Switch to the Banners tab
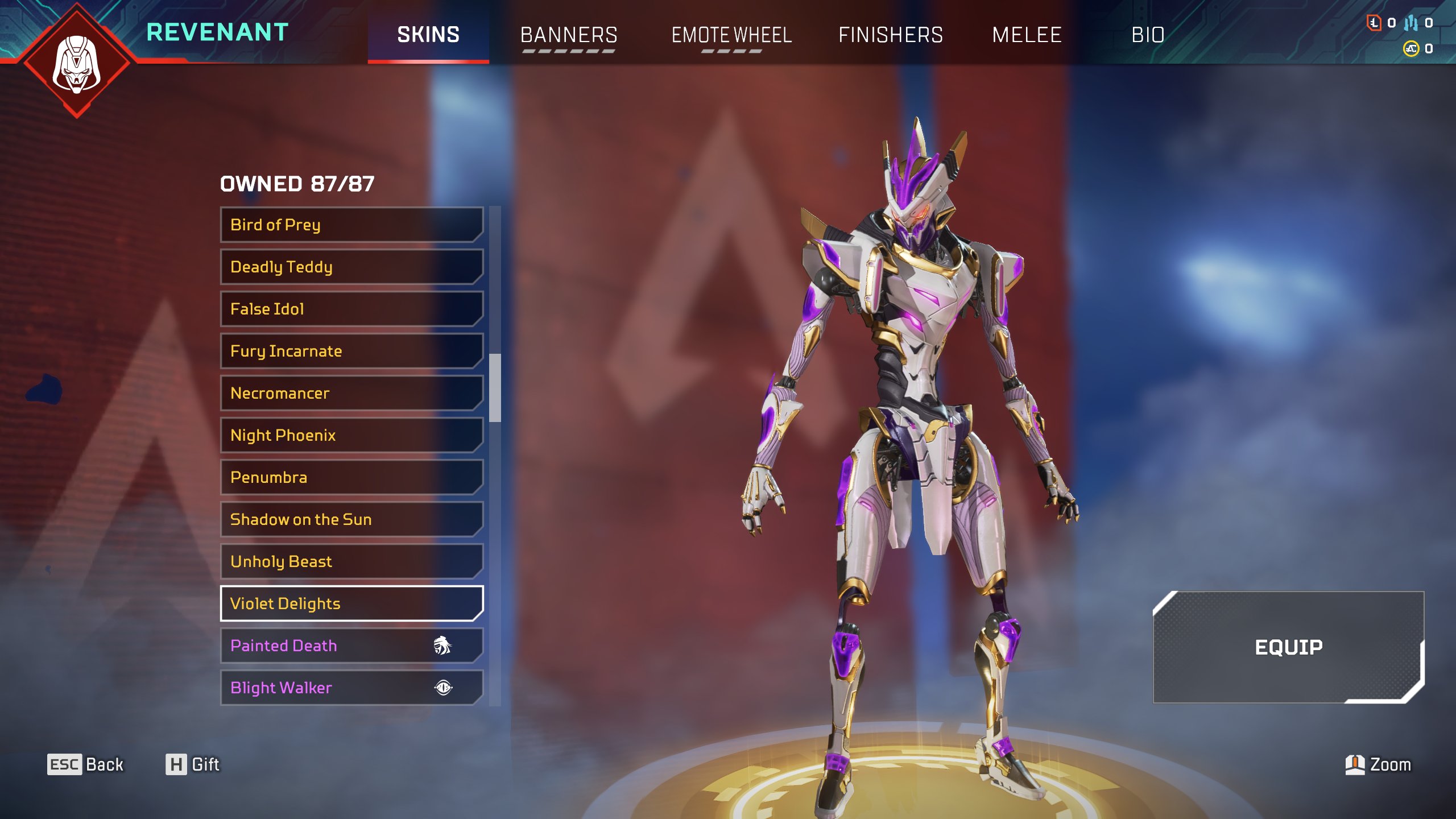1456x819 pixels. click(569, 35)
